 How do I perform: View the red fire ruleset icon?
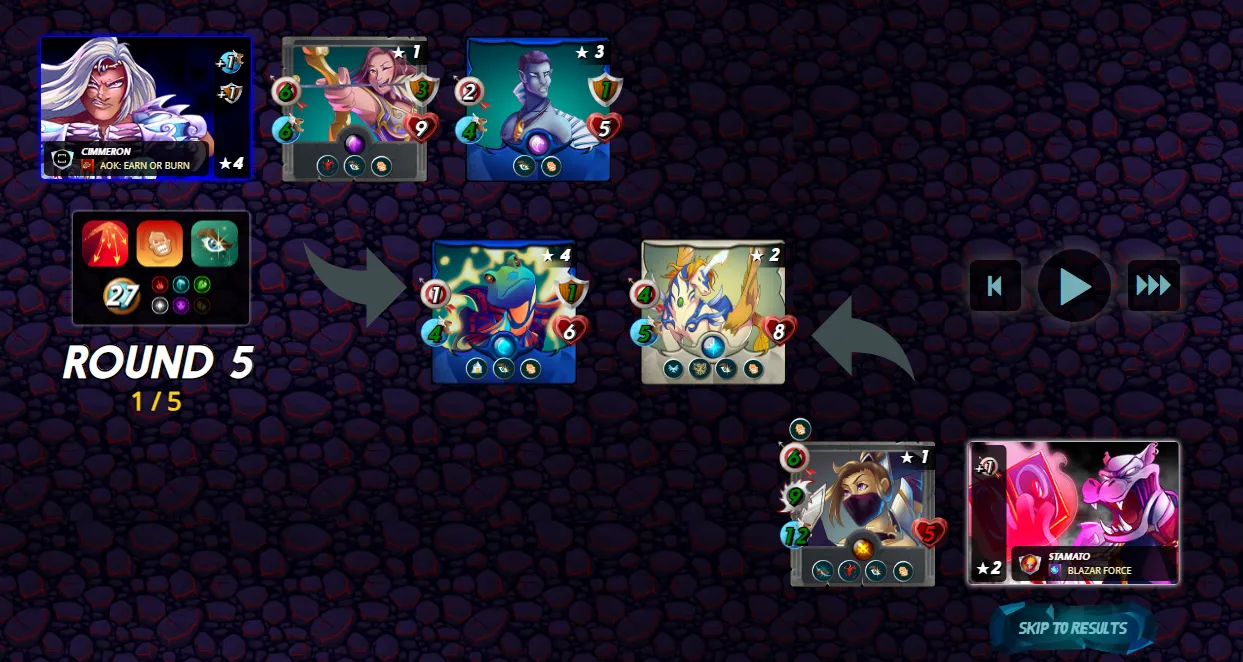[105, 244]
